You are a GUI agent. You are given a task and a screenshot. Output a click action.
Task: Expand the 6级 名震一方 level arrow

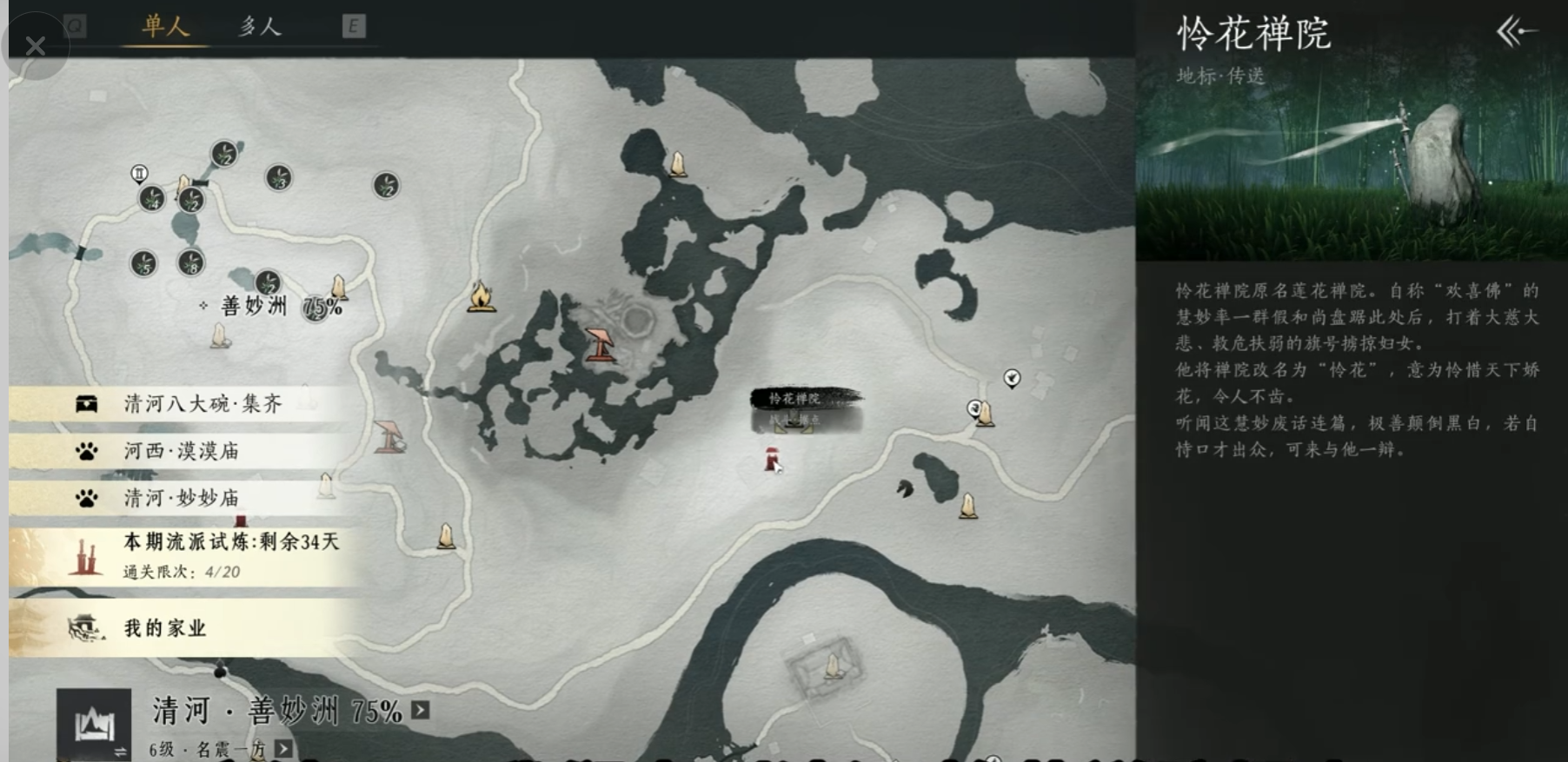(283, 749)
